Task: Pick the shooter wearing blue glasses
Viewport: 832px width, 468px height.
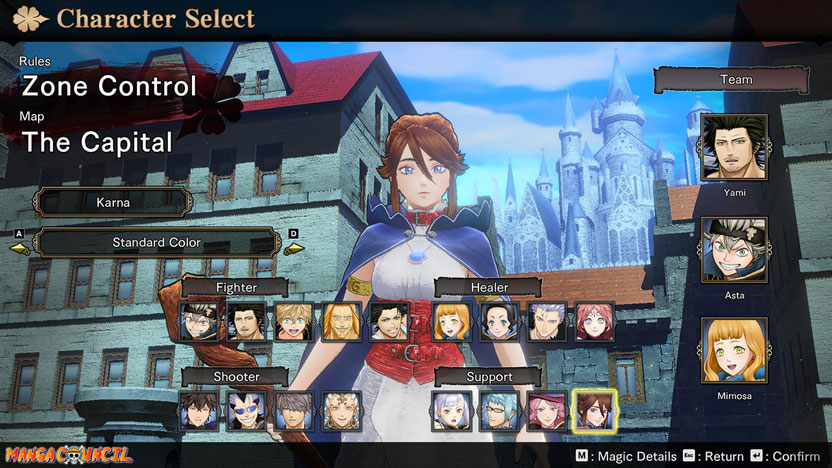Action: 246,410
